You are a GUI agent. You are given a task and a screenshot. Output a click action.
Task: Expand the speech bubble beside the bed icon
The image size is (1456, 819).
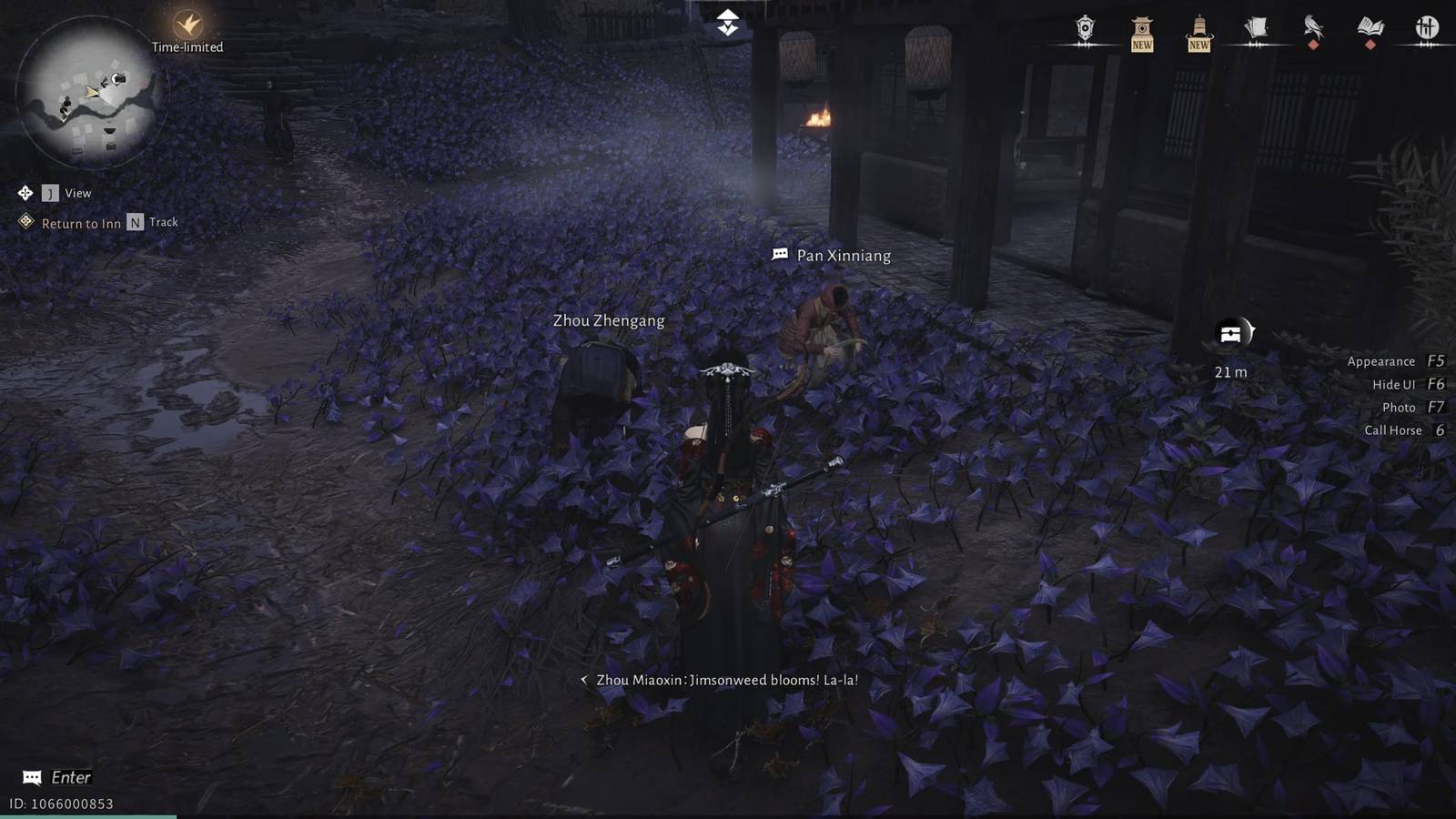(1250, 332)
